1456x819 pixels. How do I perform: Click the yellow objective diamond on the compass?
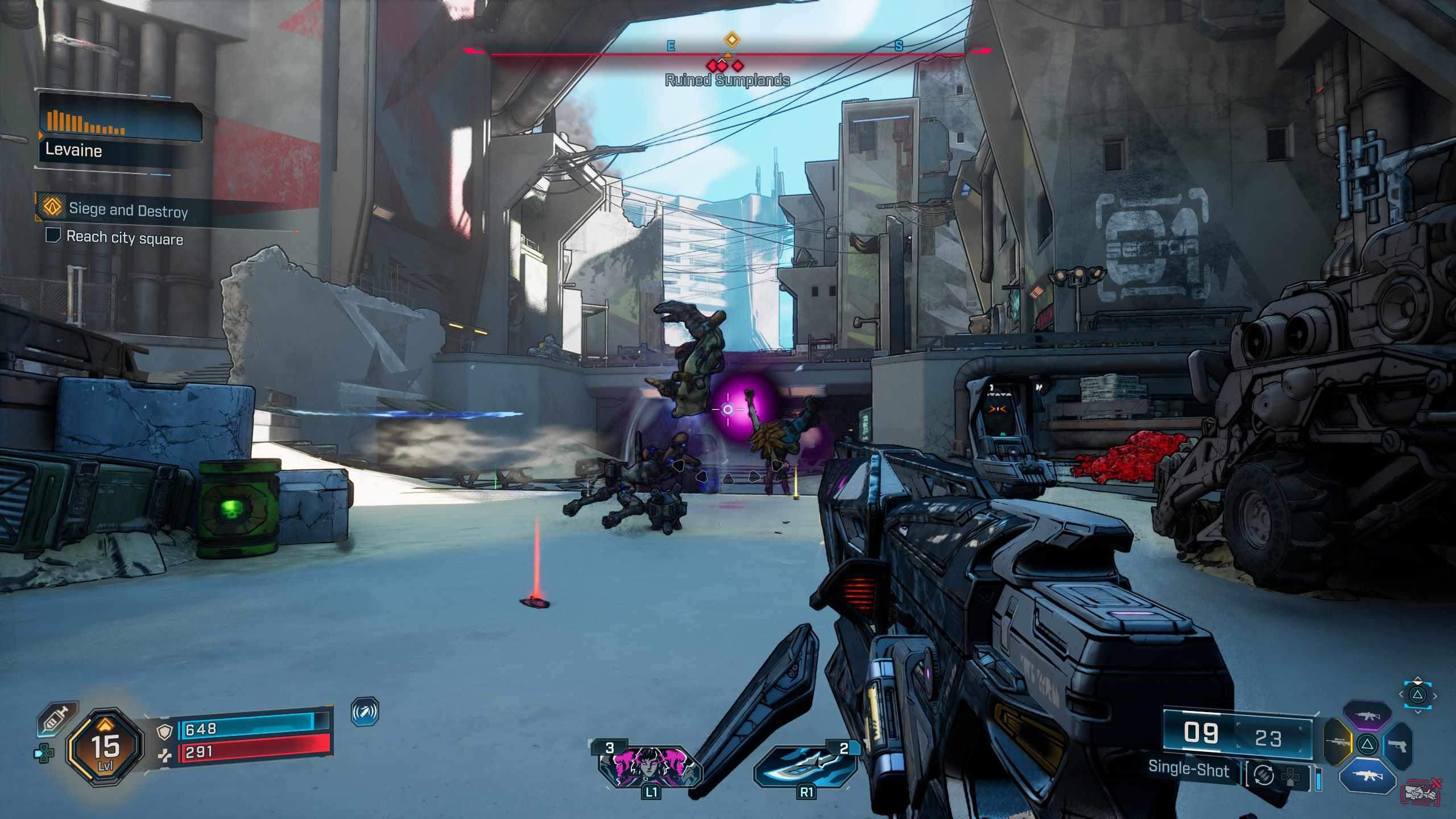(x=731, y=39)
